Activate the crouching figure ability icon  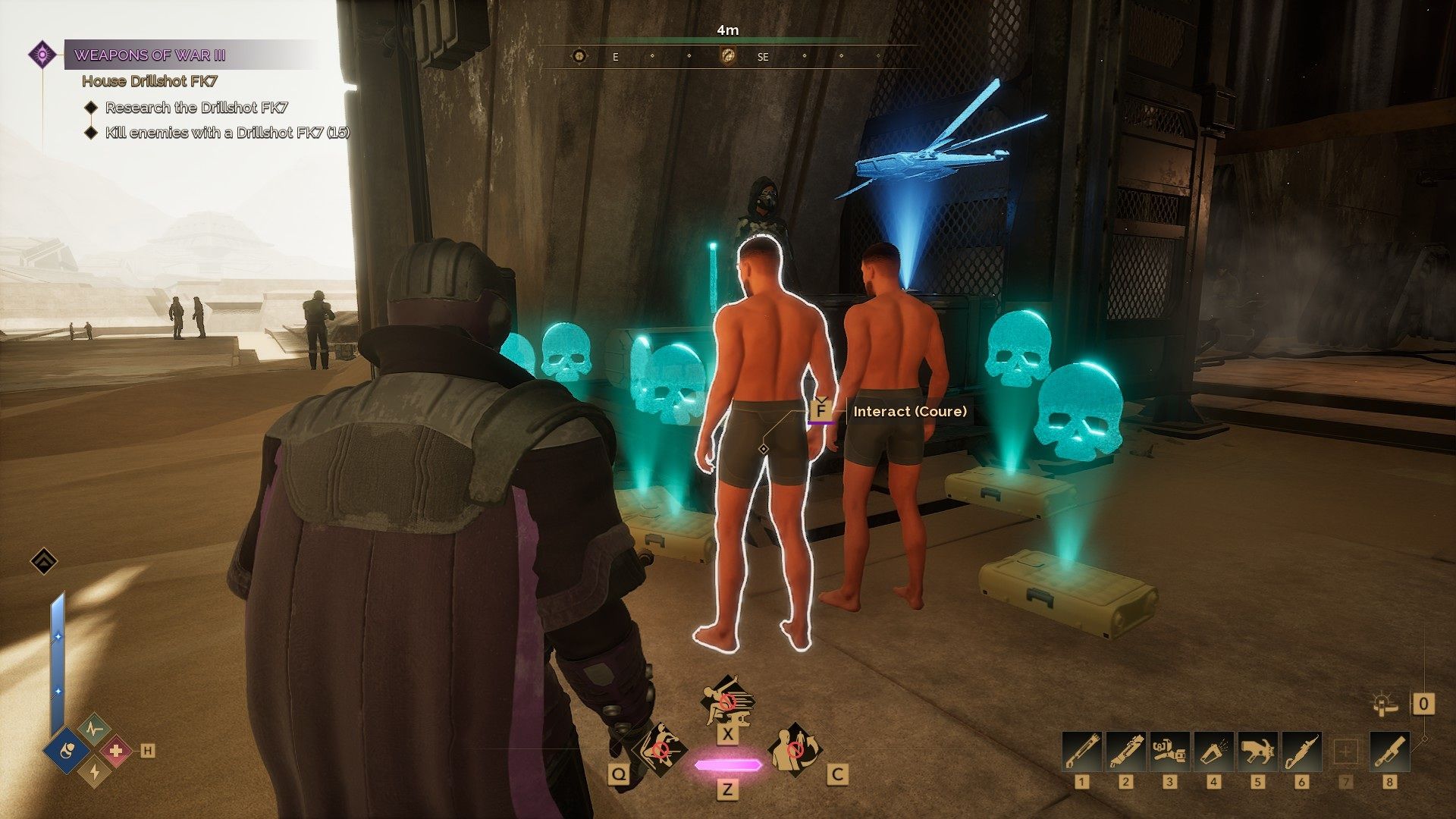click(658, 749)
